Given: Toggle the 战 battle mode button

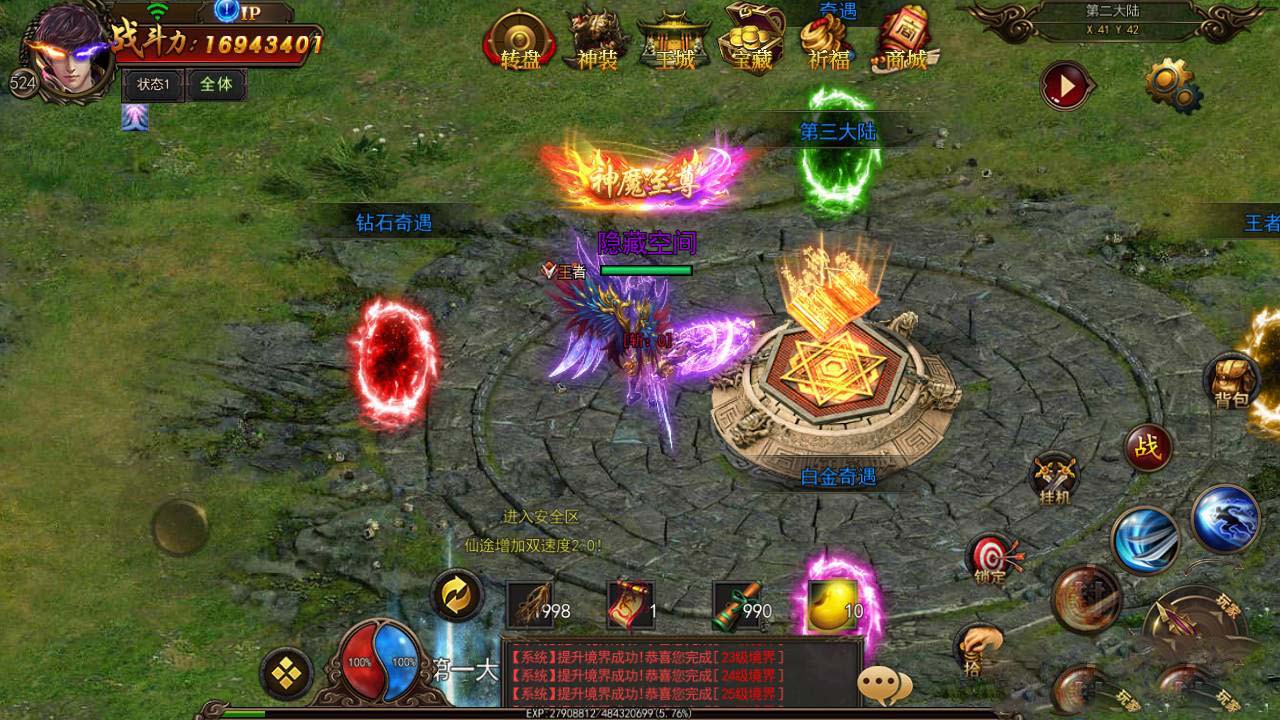Looking at the screenshot, I should click(1148, 448).
